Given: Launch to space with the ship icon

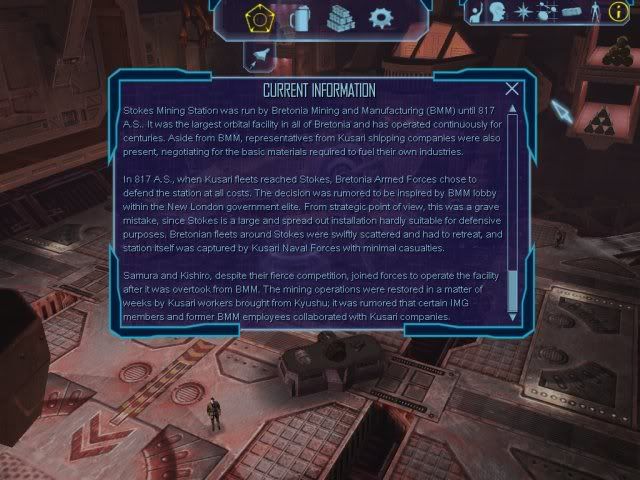Looking at the screenshot, I should click(261, 57).
